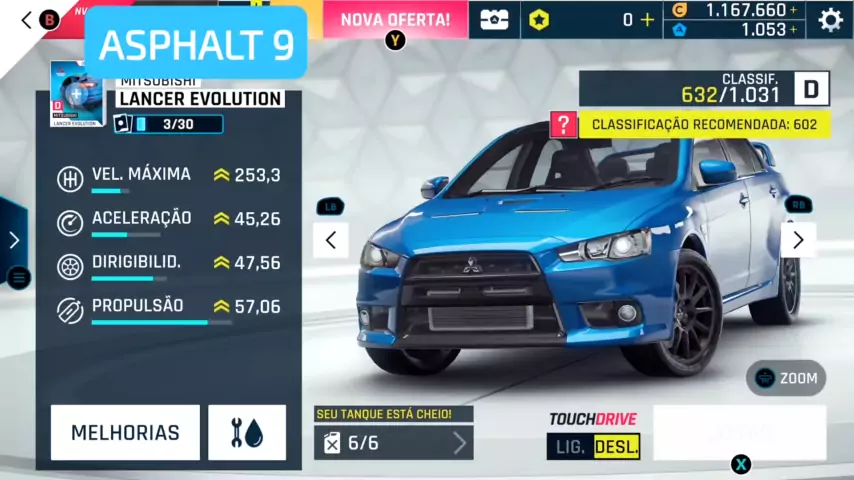Screen dimensions: 854x480
Task: Select the Lancer Evolution car card thumbnail
Action: click(x=76, y=95)
